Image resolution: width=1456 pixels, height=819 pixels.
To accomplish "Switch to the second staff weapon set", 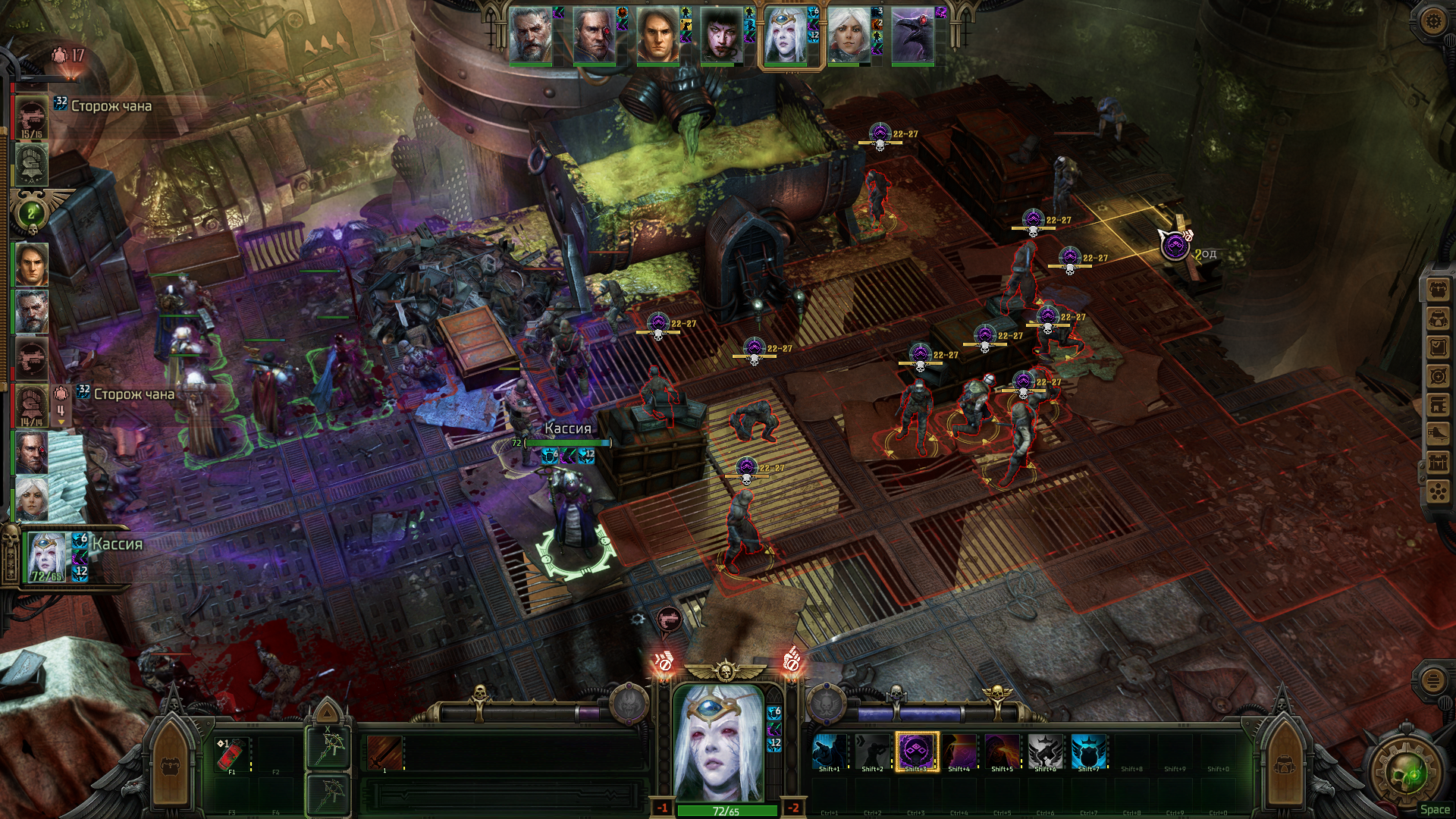I will tap(328, 794).
